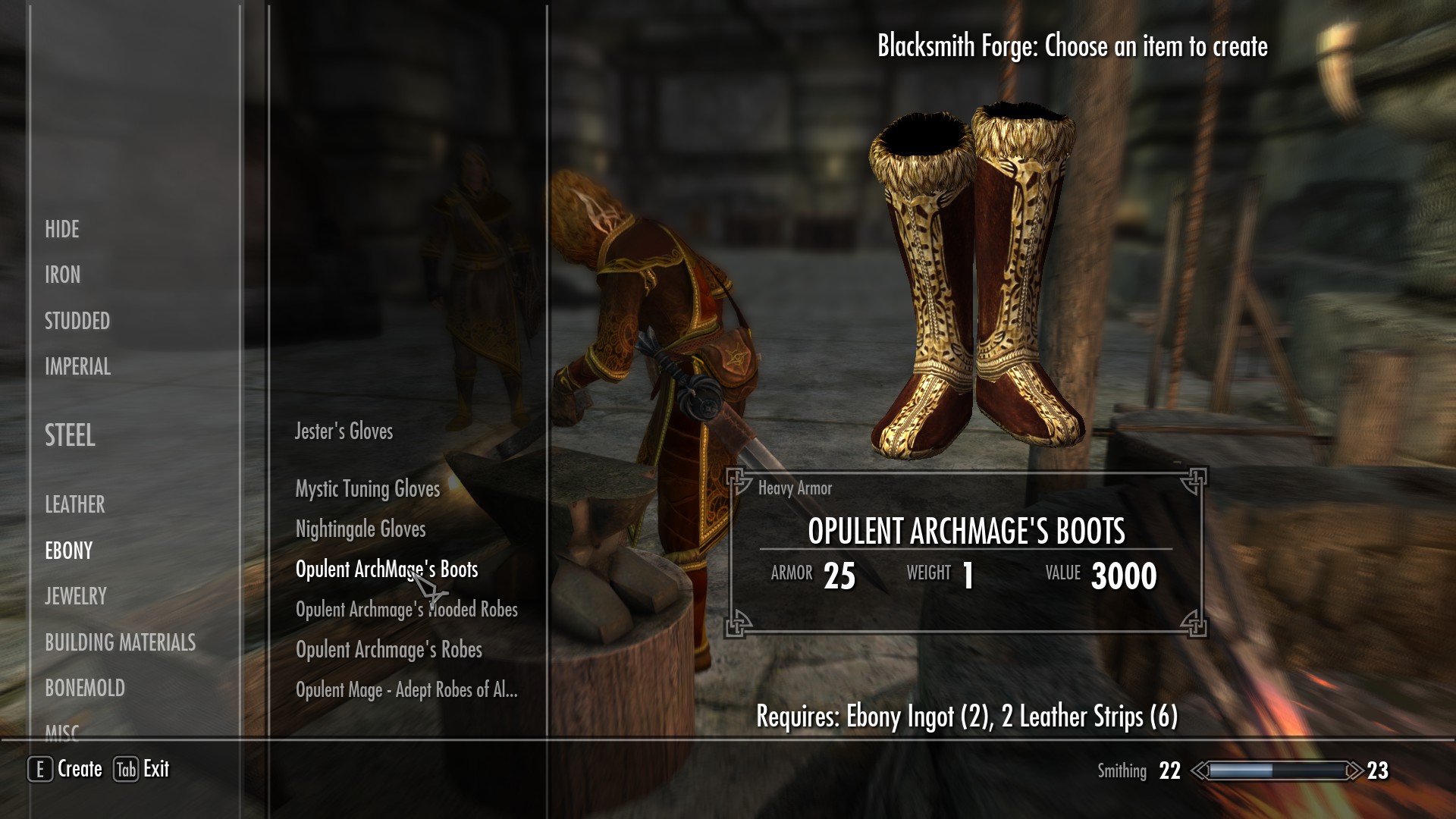Select Mystic Tuning Gloves

pyautogui.click(x=368, y=489)
